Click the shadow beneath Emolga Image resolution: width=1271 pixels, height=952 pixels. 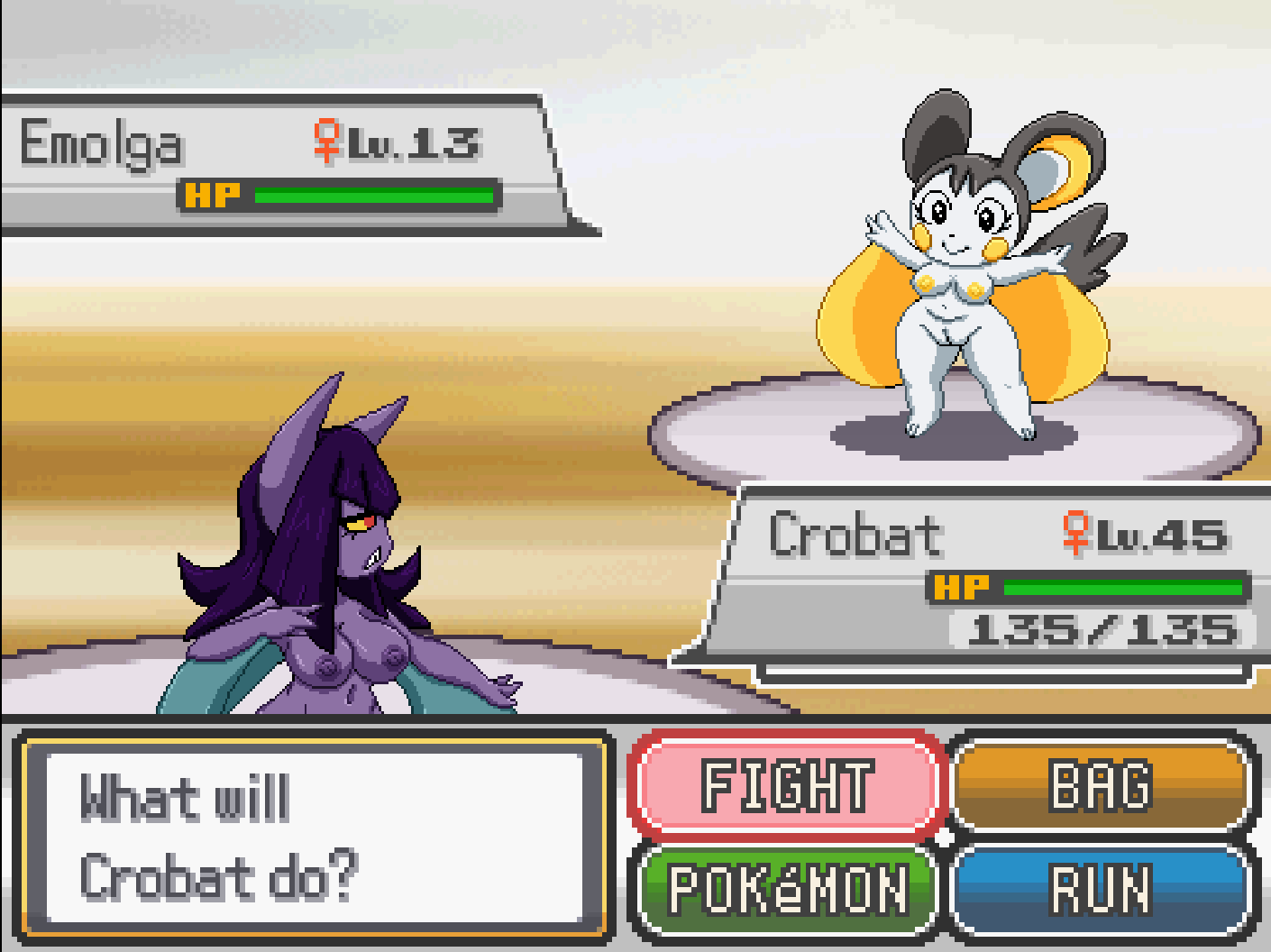[956, 439]
